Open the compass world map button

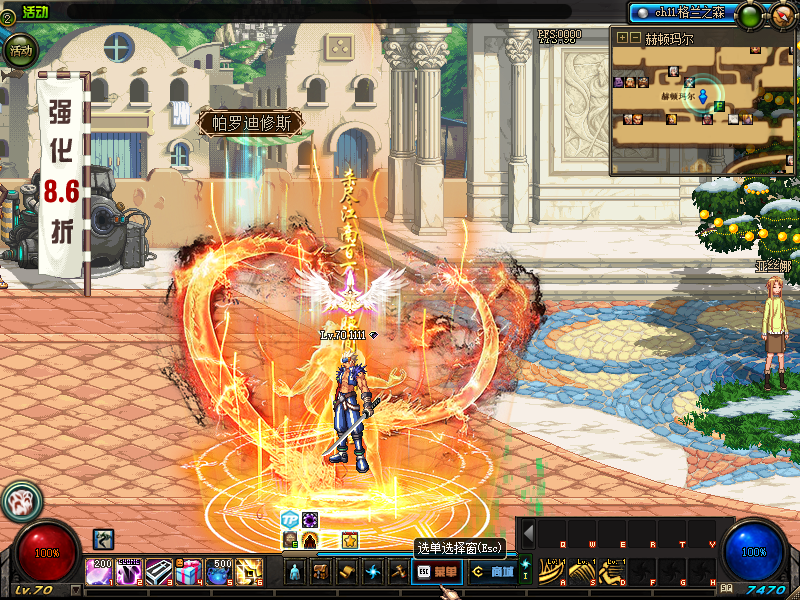[x=783, y=14]
